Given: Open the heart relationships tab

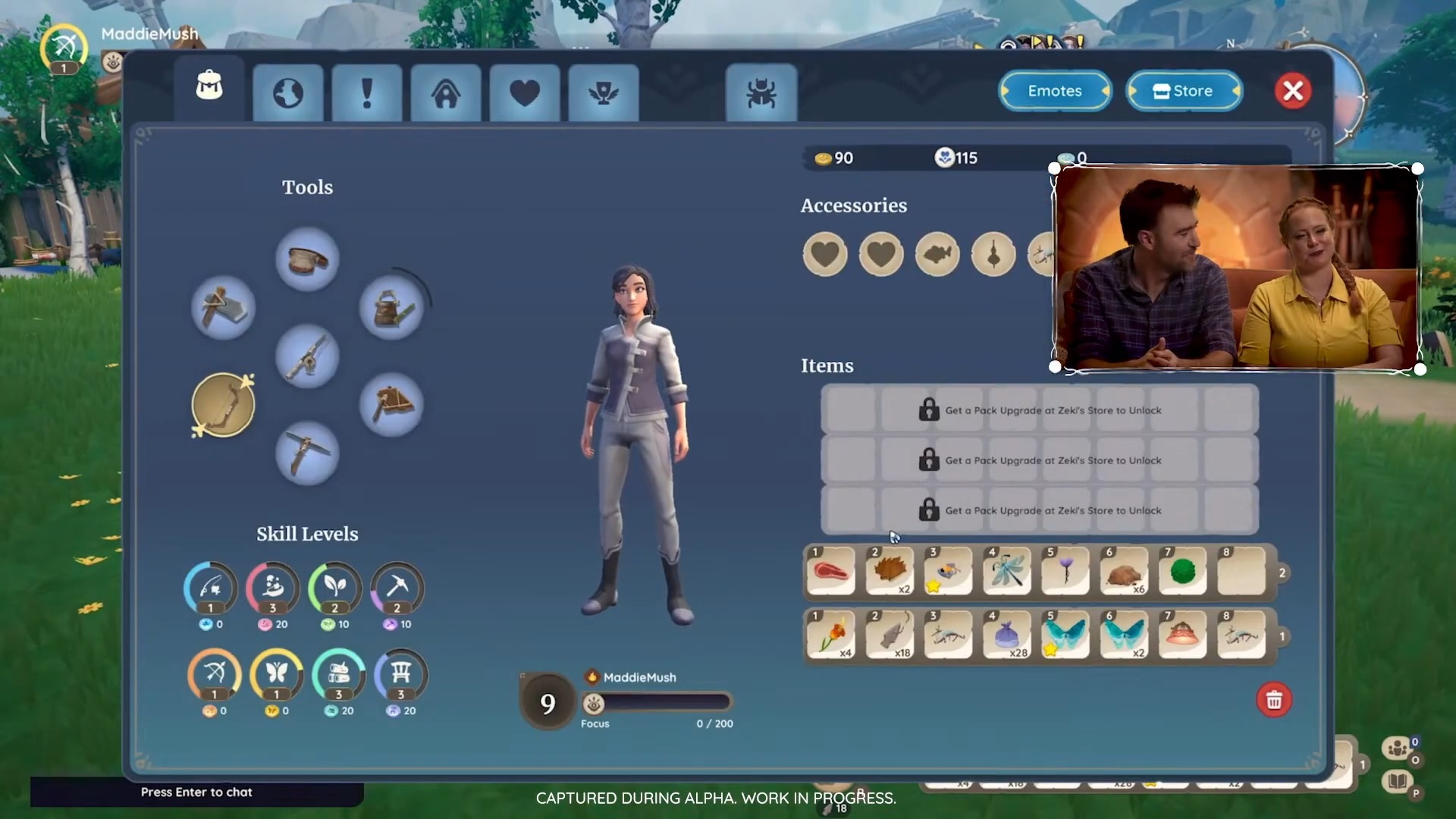Looking at the screenshot, I should (525, 93).
